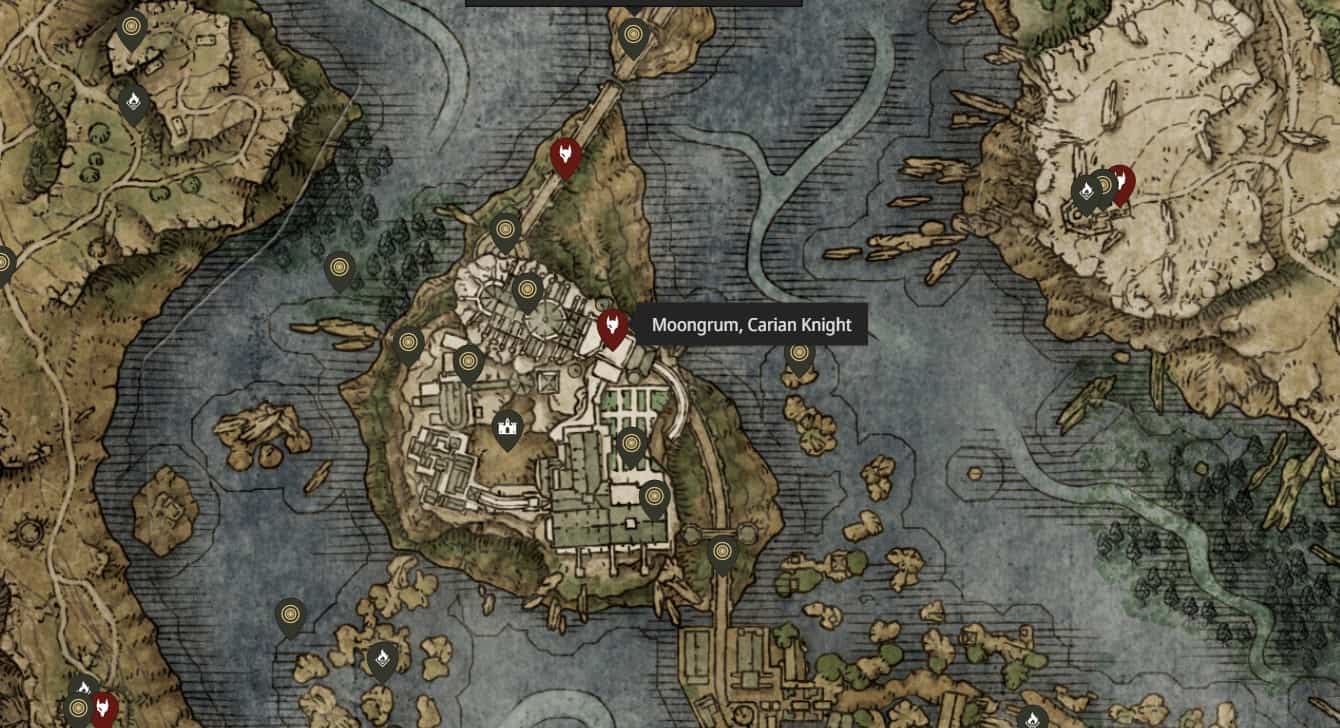Click the red boss pin on the northern bridge
This screenshot has height=728, width=1340.
tap(568, 152)
